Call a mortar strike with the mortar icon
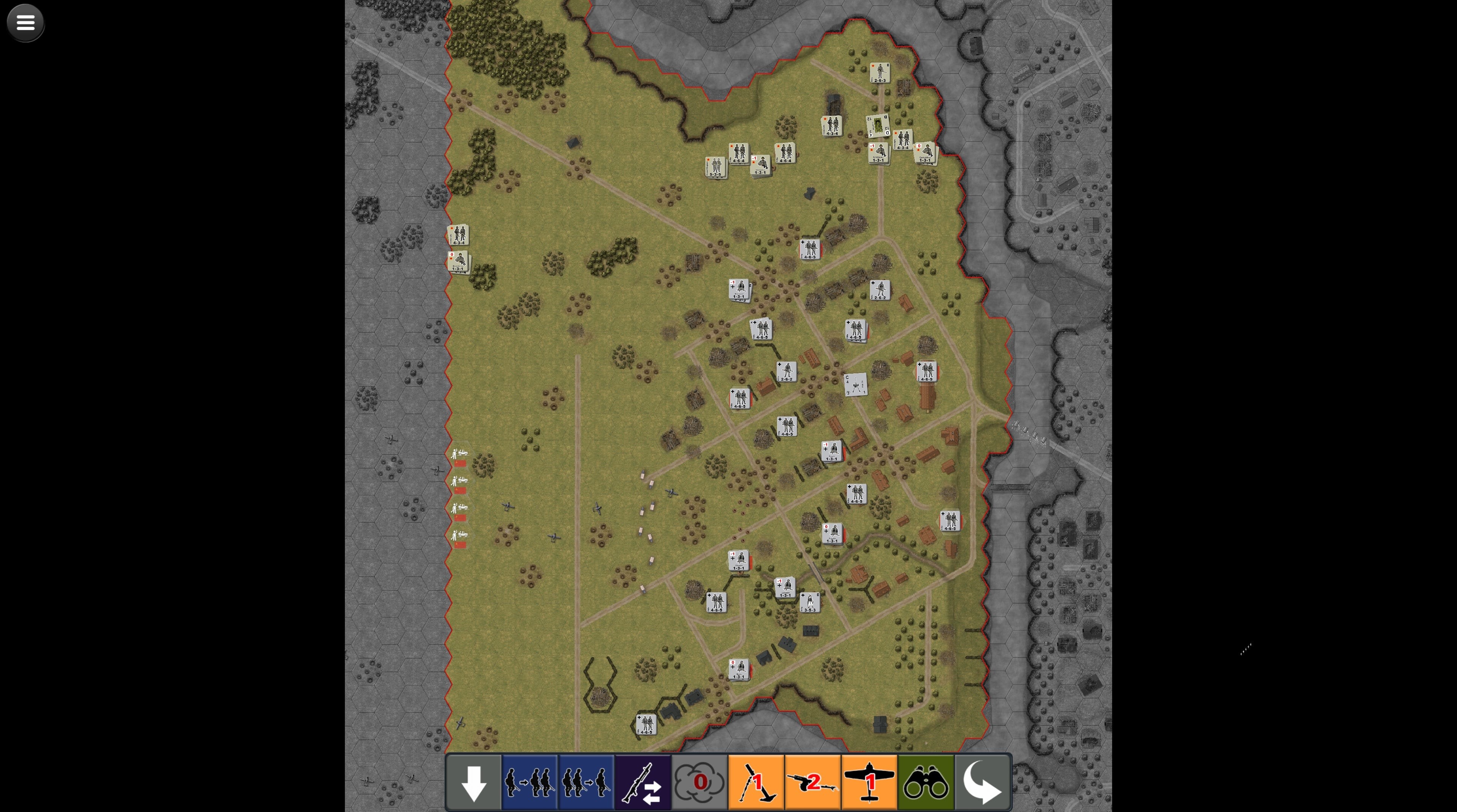Screen dimensions: 1457x812 pyautogui.click(x=756, y=782)
